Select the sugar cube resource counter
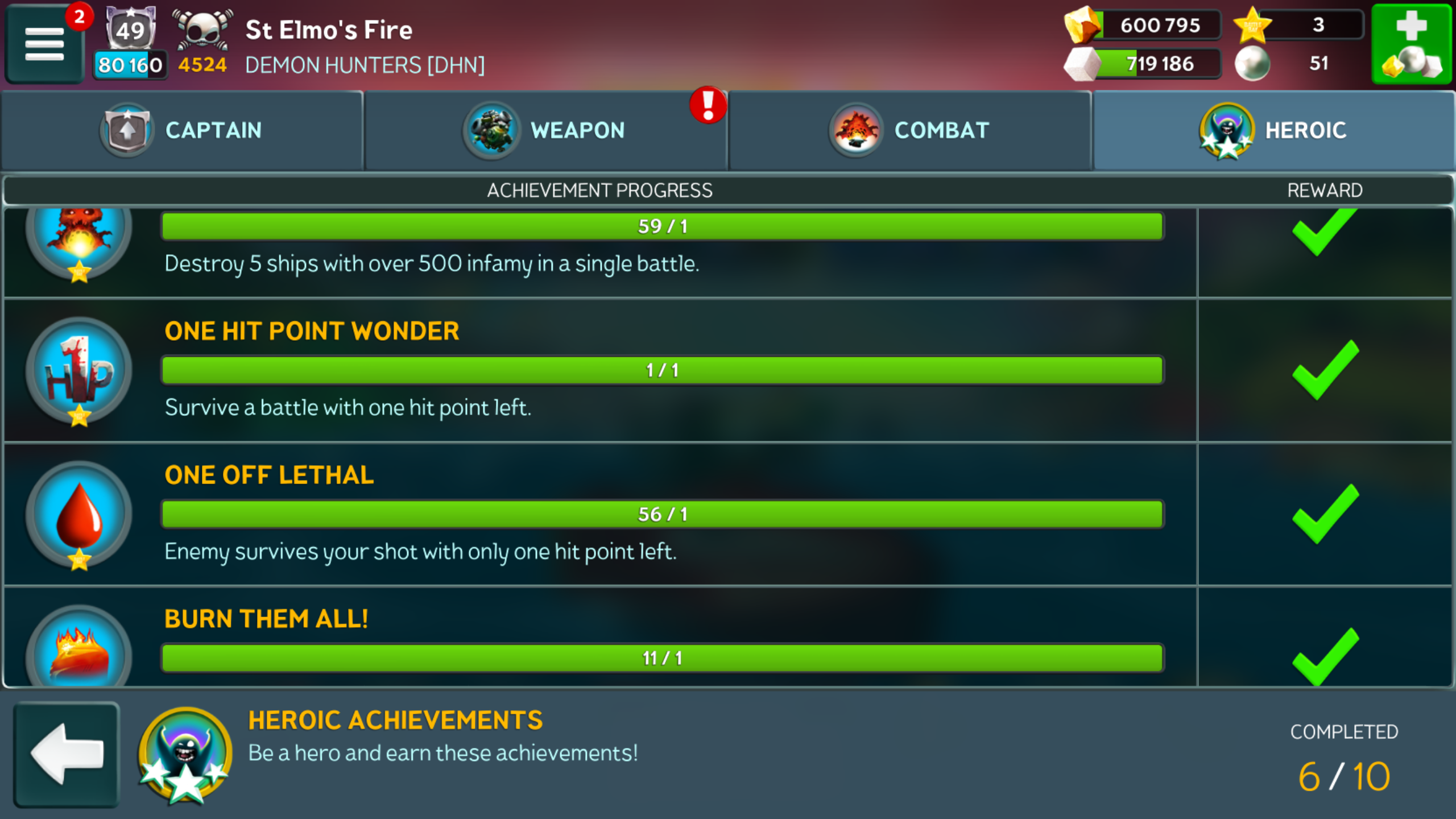Viewport: 1456px width, 819px height. click(x=1143, y=64)
